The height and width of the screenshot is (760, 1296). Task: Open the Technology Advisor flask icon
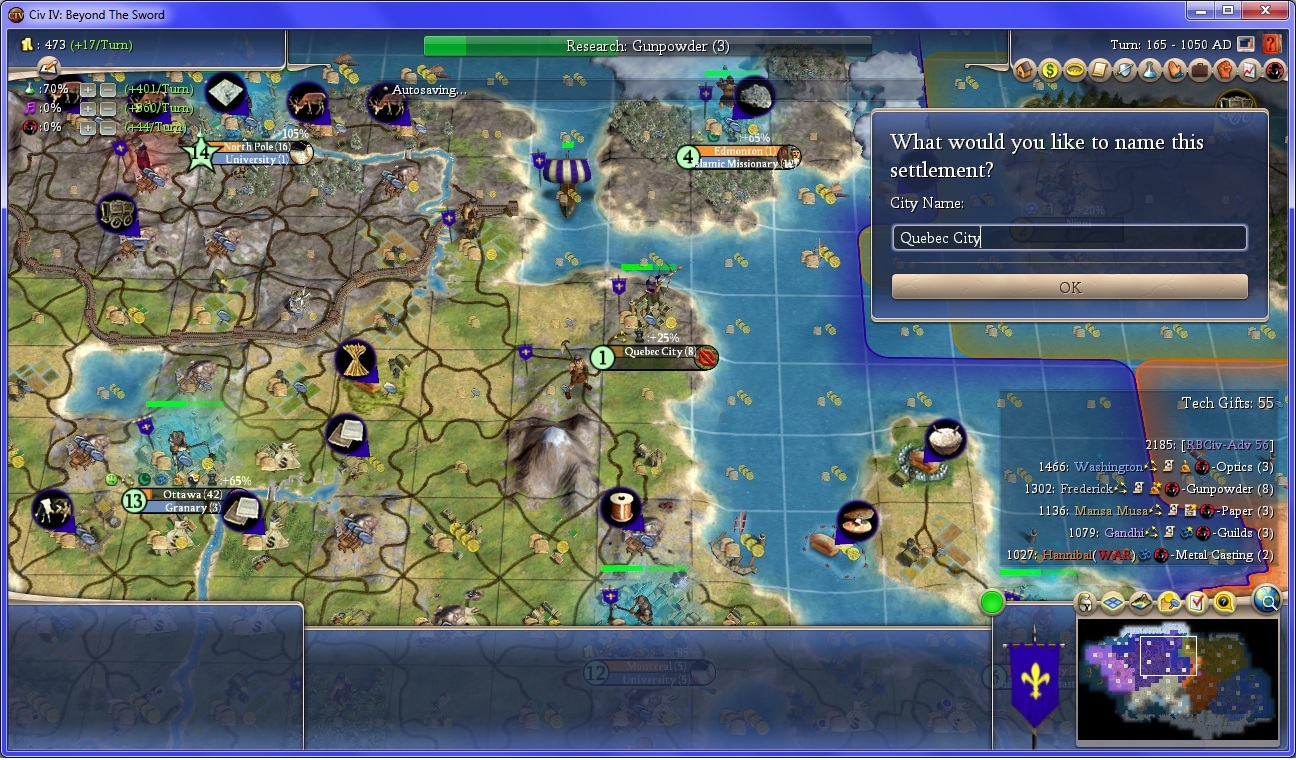click(1148, 71)
